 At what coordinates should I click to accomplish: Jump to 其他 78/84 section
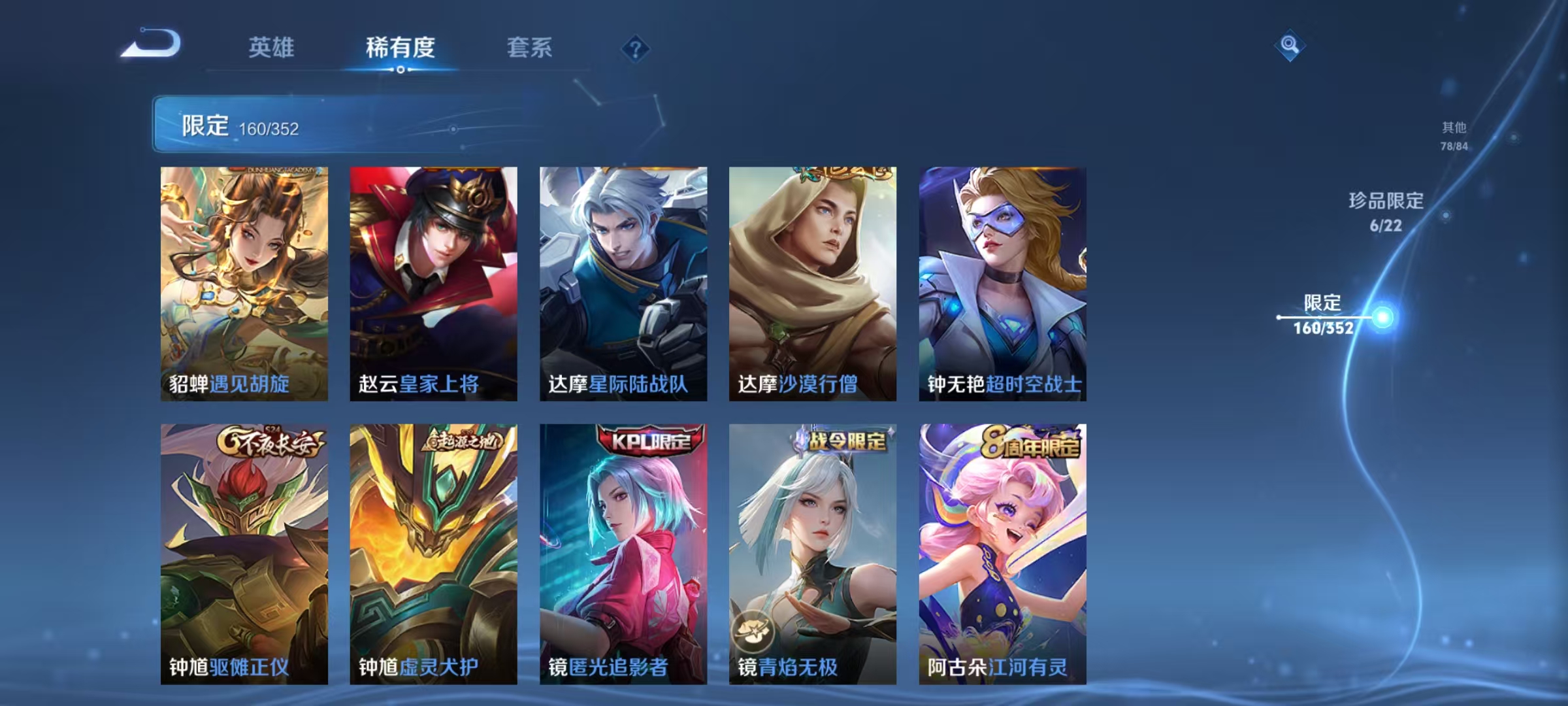tap(1454, 138)
